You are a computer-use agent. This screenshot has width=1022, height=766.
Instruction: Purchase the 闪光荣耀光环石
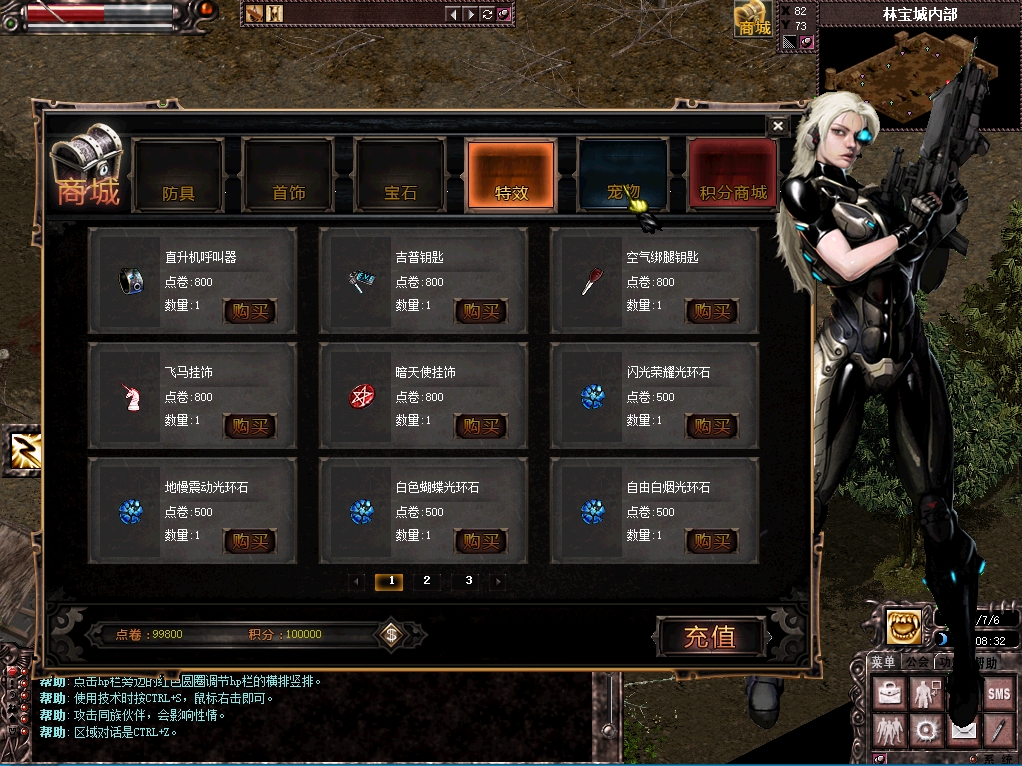tap(711, 426)
